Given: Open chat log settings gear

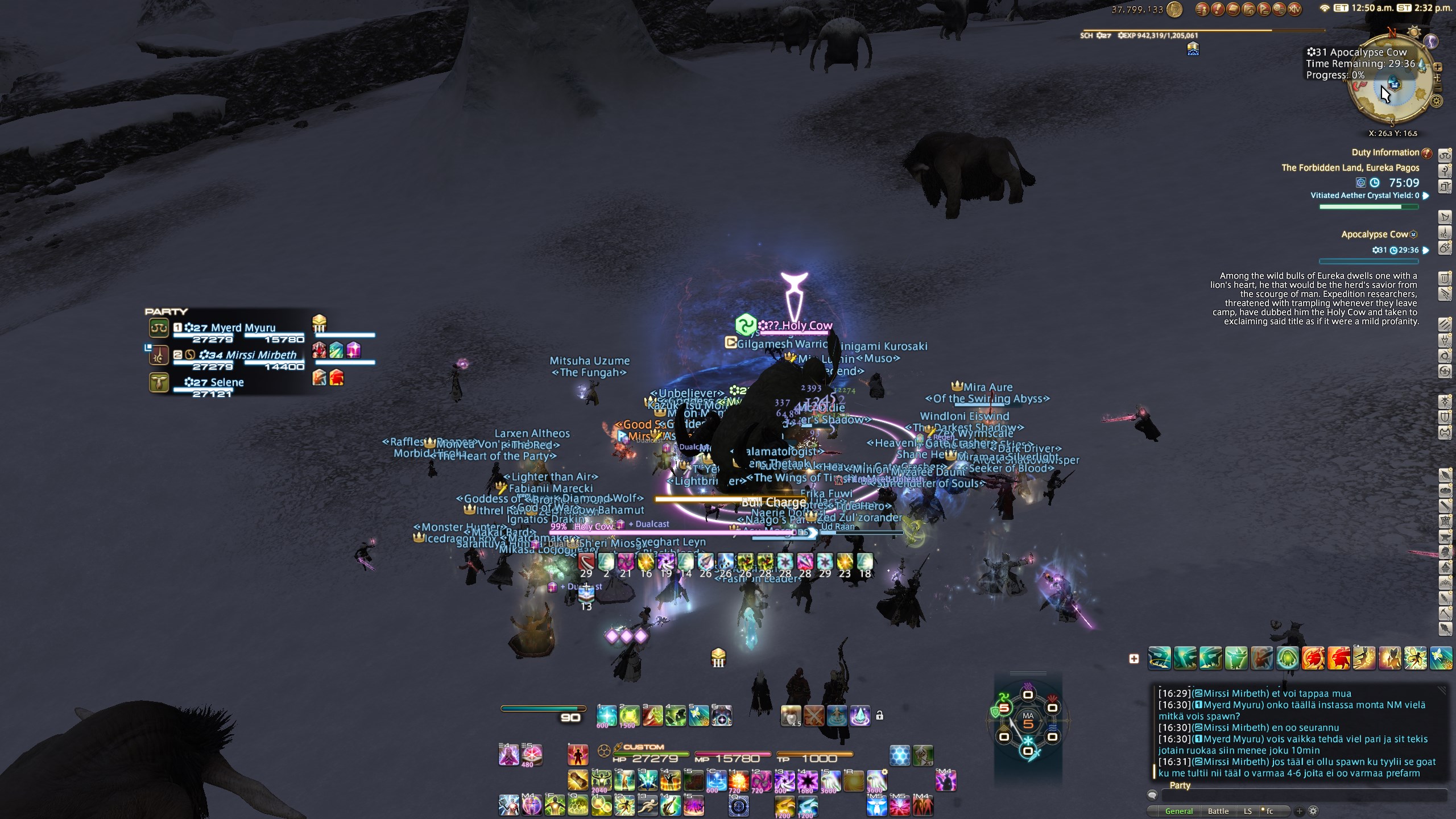Looking at the screenshot, I should [x=1313, y=811].
